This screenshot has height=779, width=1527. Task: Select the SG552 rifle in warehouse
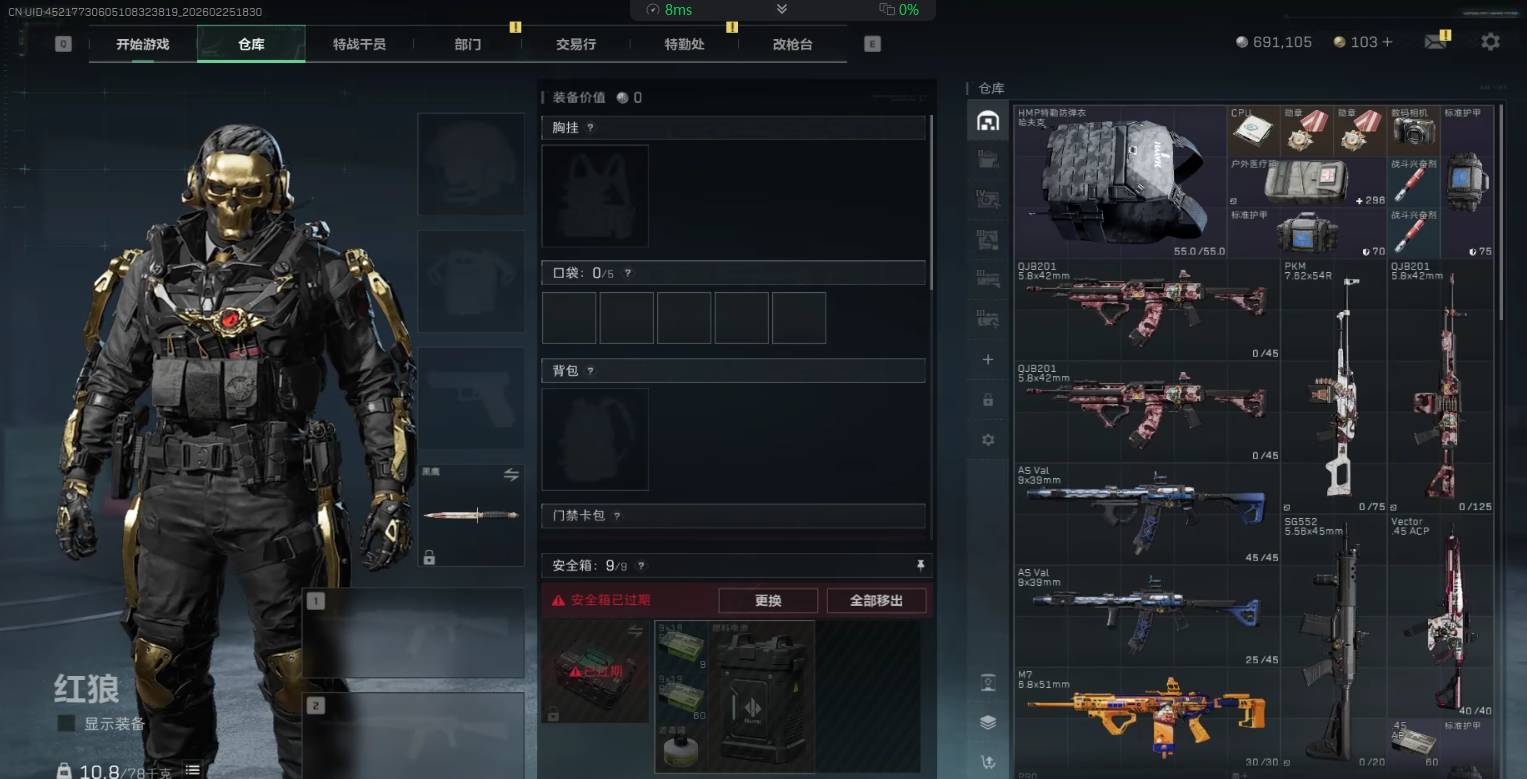coord(1332,642)
